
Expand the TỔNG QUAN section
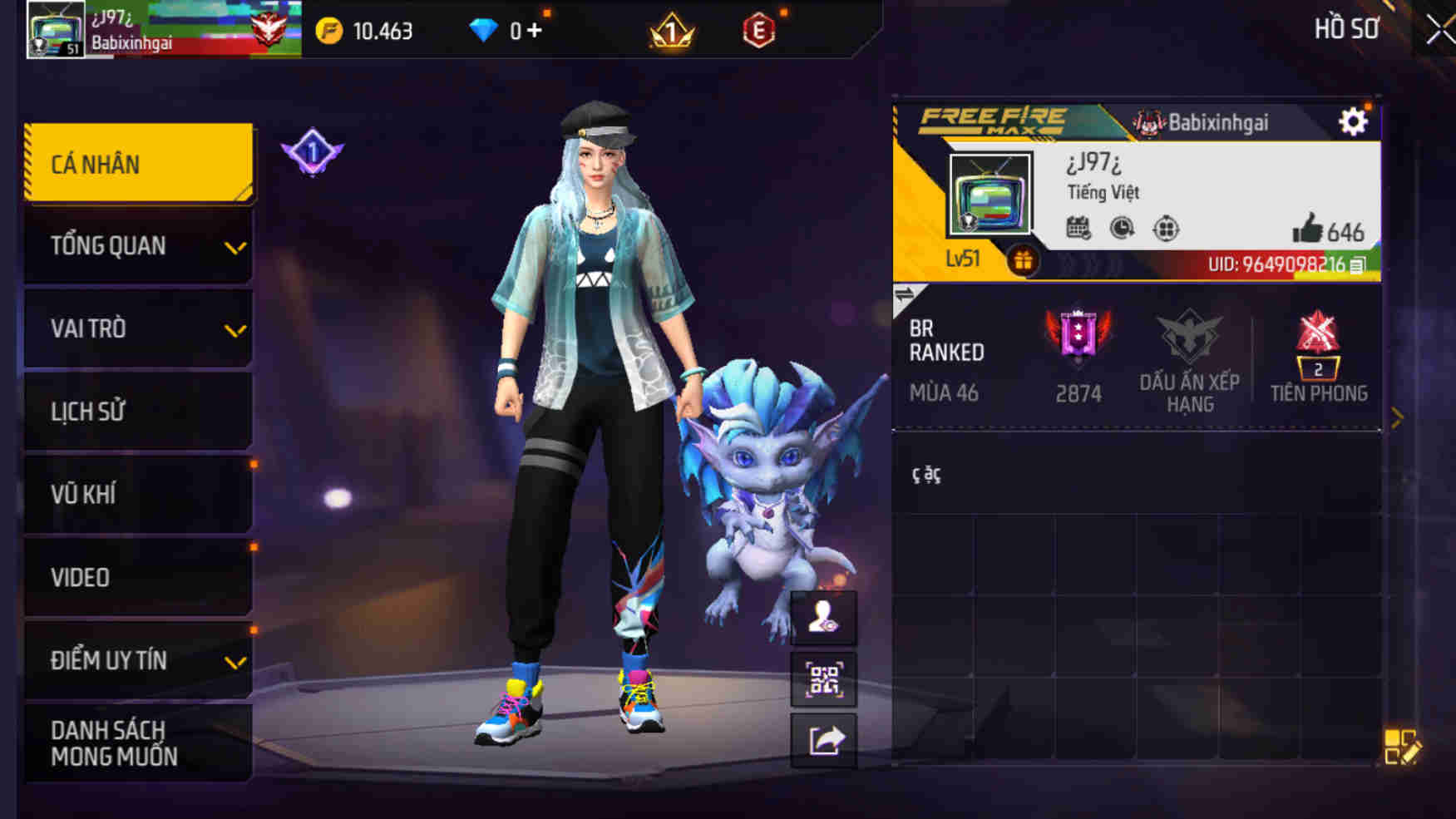[x=138, y=246]
